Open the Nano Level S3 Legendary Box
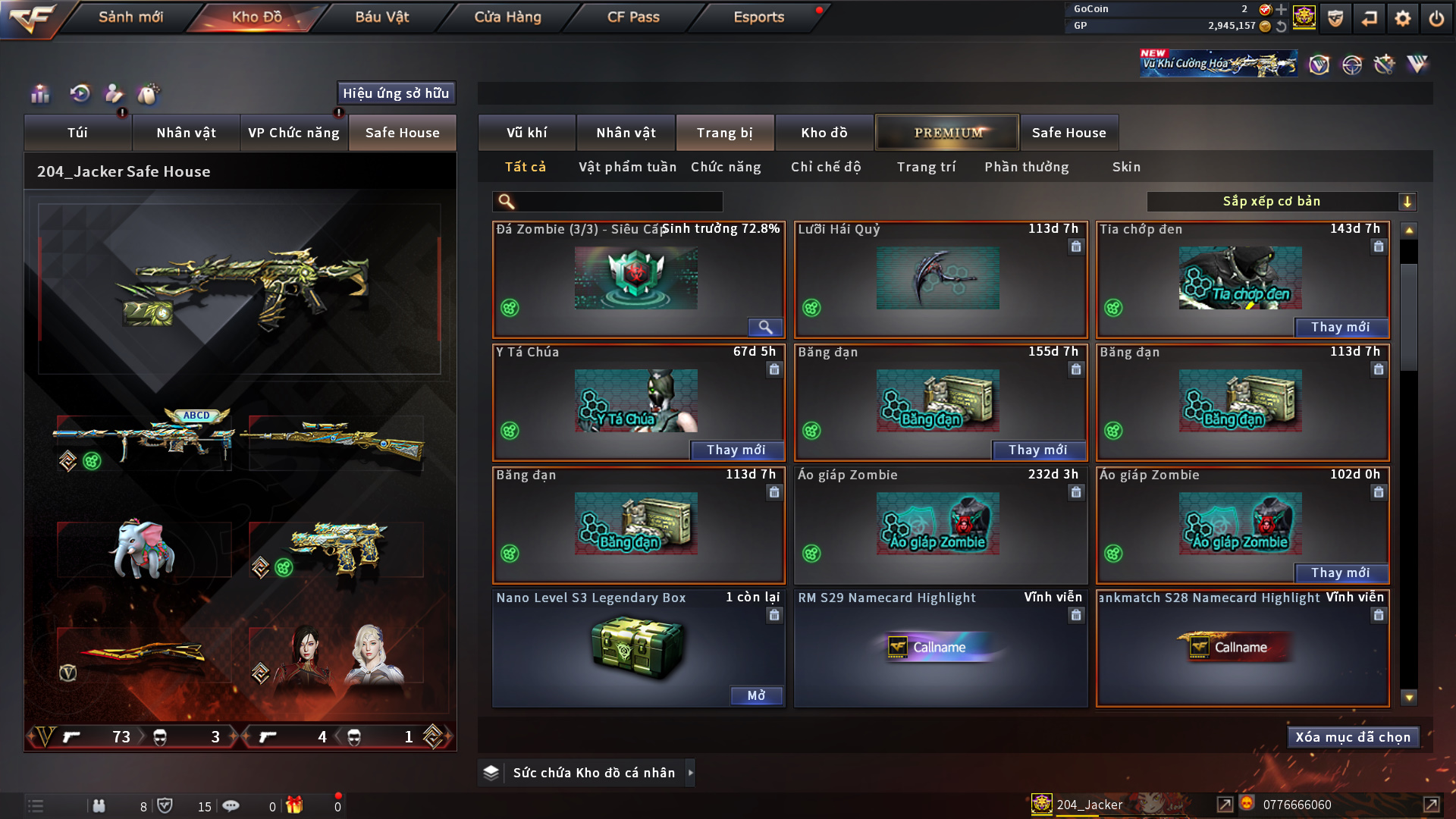The height and width of the screenshot is (819, 1456). coord(756,695)
